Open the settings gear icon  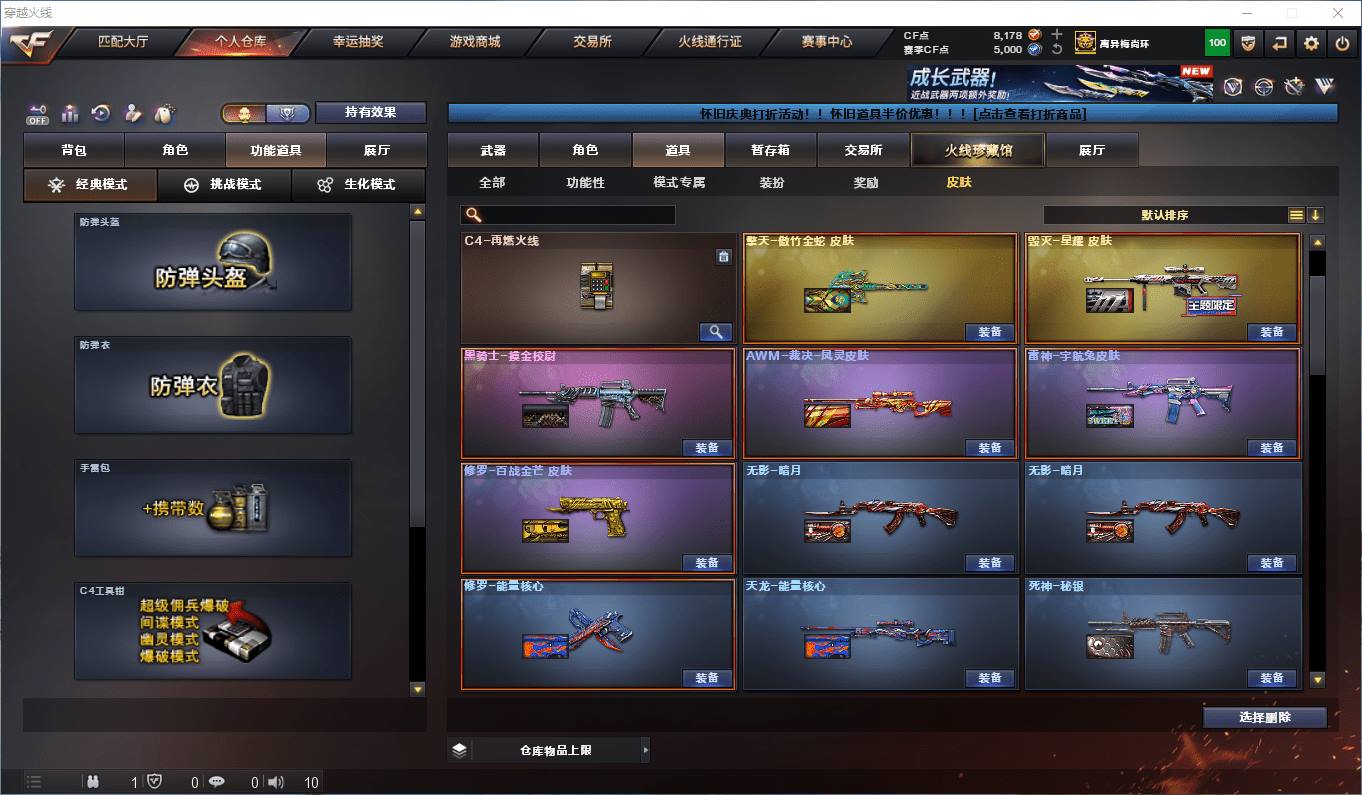(x=1311, y=43)
